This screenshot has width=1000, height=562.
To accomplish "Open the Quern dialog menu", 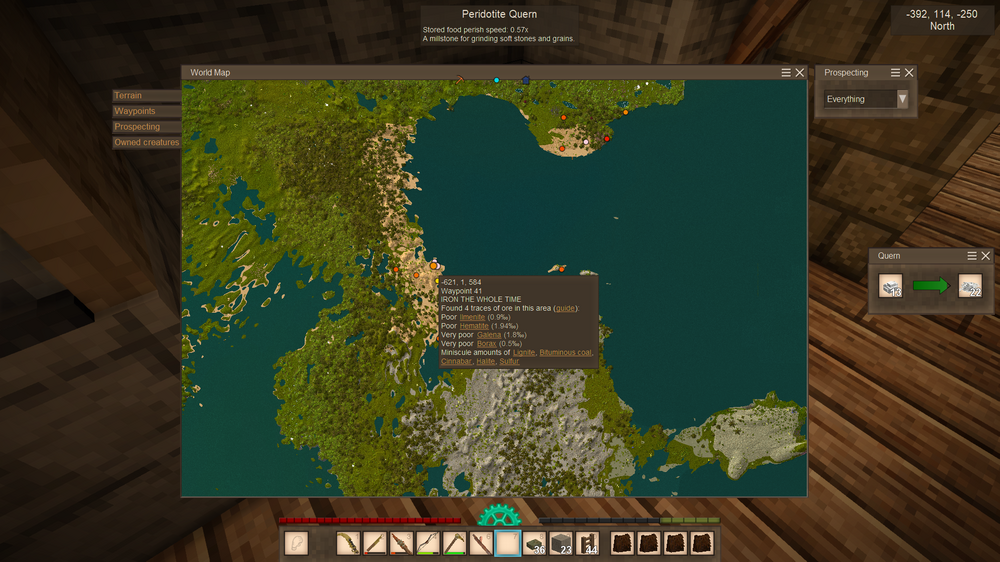I will pos(972,256).
